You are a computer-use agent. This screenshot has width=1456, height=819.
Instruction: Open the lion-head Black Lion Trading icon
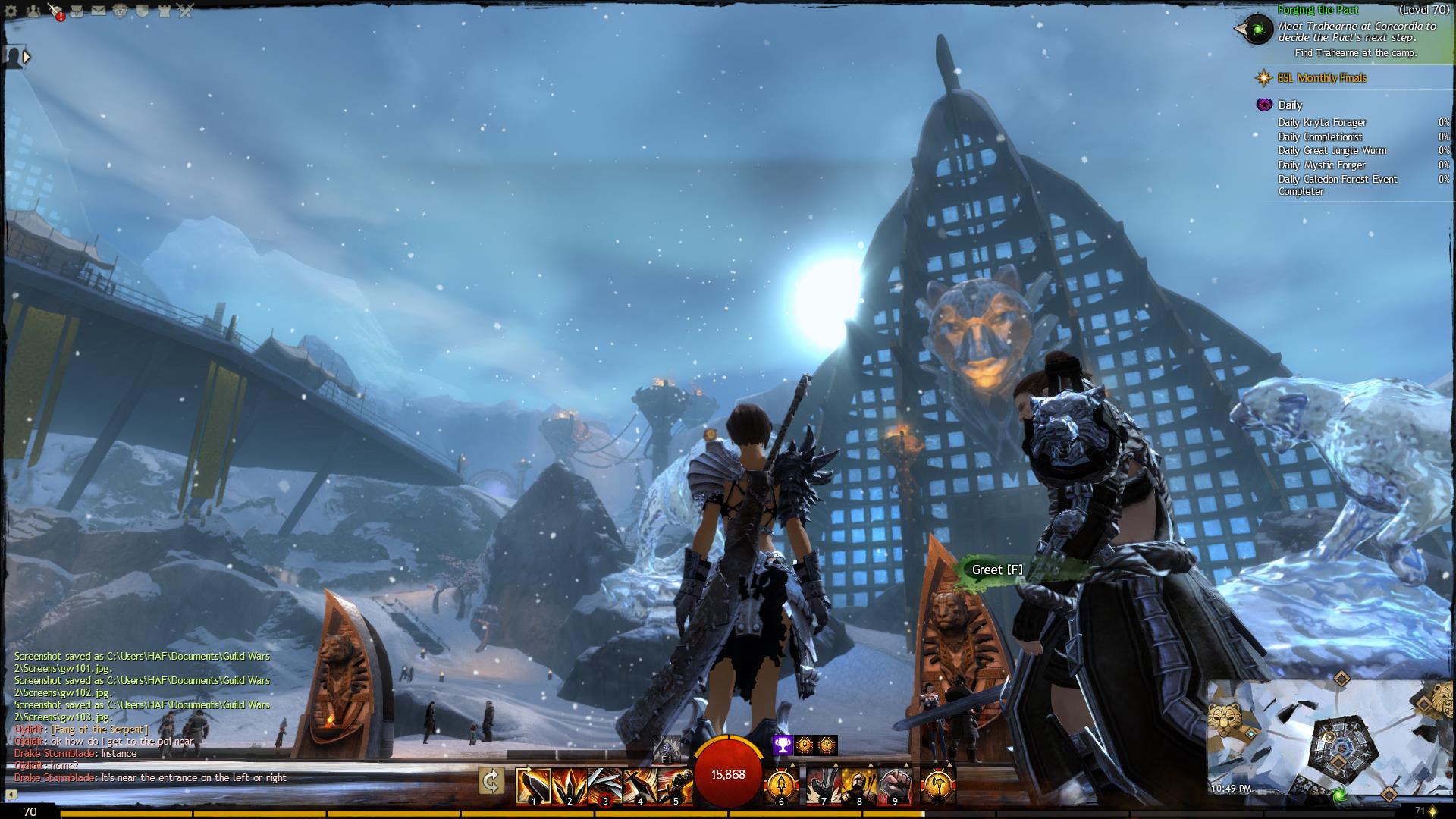[x=120, y=11]
